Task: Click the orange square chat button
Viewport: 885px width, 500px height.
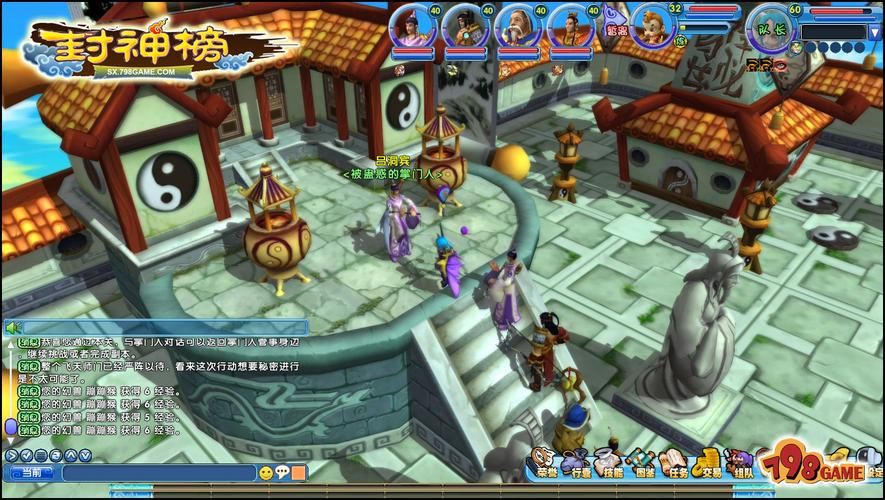Action: click(299, 473)
